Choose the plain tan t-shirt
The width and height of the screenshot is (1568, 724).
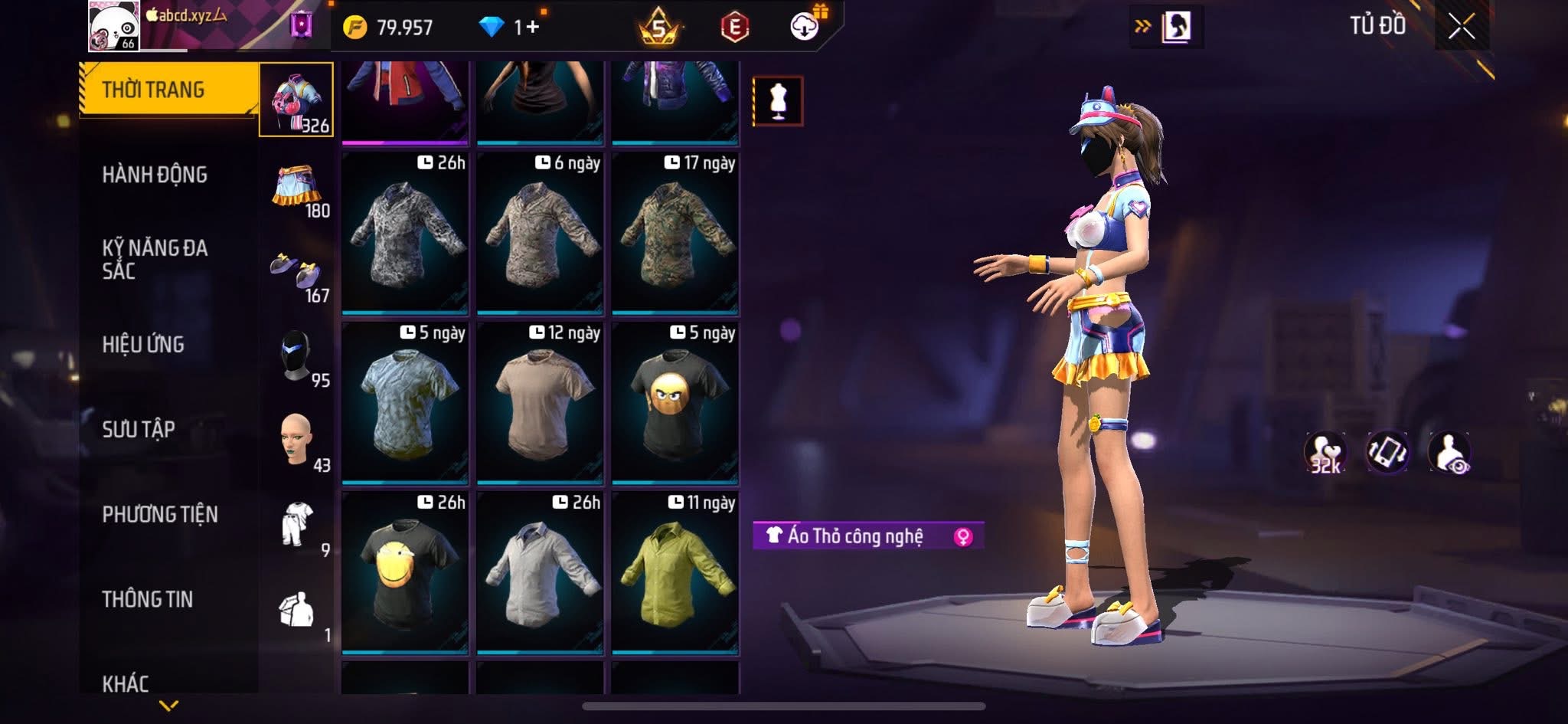(x=541, y=405)
